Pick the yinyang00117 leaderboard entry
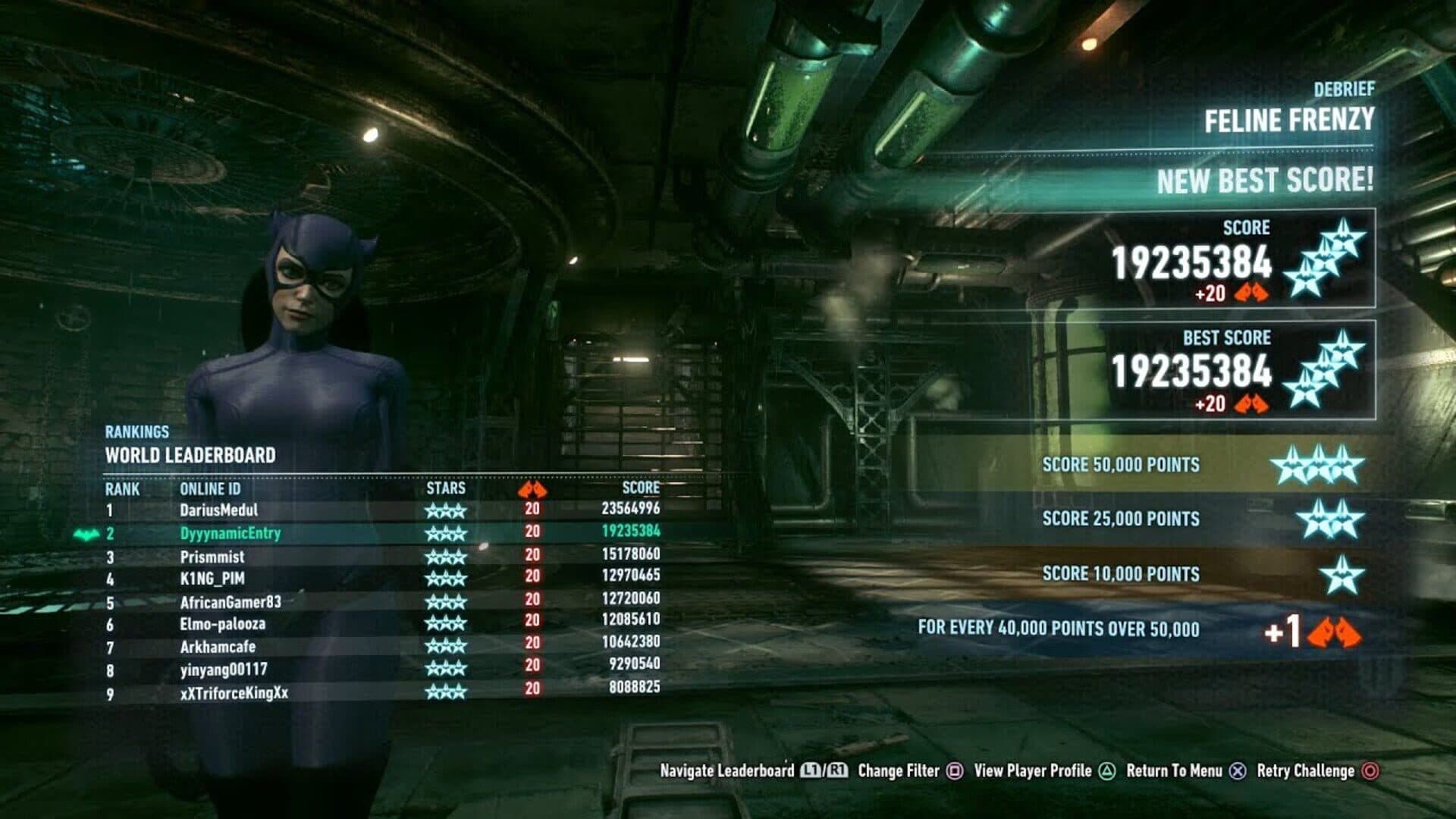Image resolution: width=1456 pixels, height=819 pixels. [x=224, y=670]
